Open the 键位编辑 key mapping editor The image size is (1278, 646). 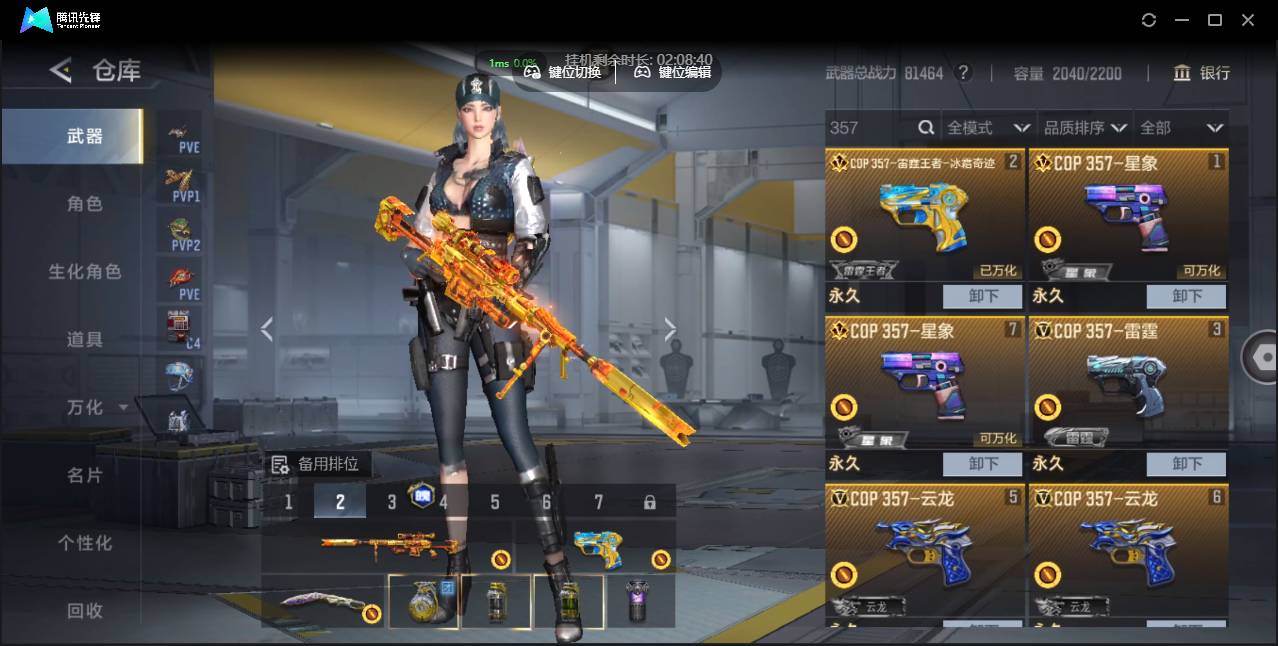pos(673,72)
